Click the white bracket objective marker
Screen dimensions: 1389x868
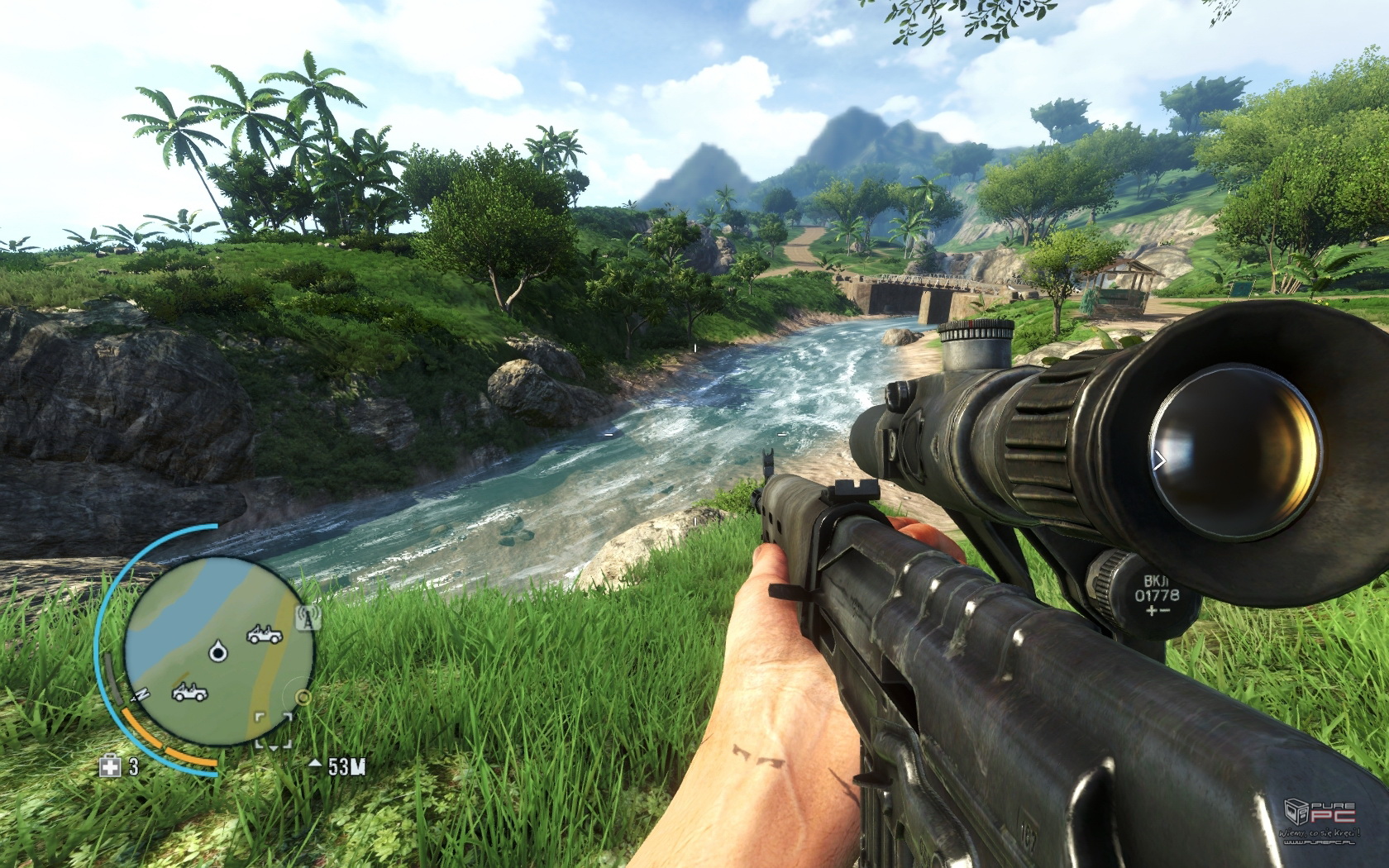click(x=273, y=729)
